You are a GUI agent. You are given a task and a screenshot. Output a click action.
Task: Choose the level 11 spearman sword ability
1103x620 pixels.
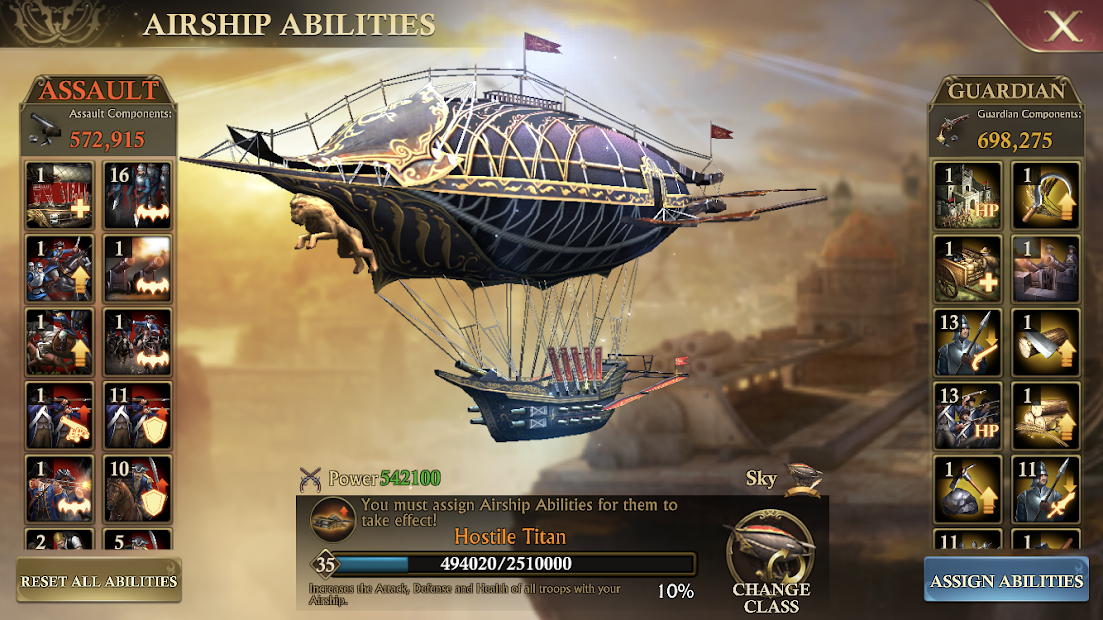point(1045,488)
